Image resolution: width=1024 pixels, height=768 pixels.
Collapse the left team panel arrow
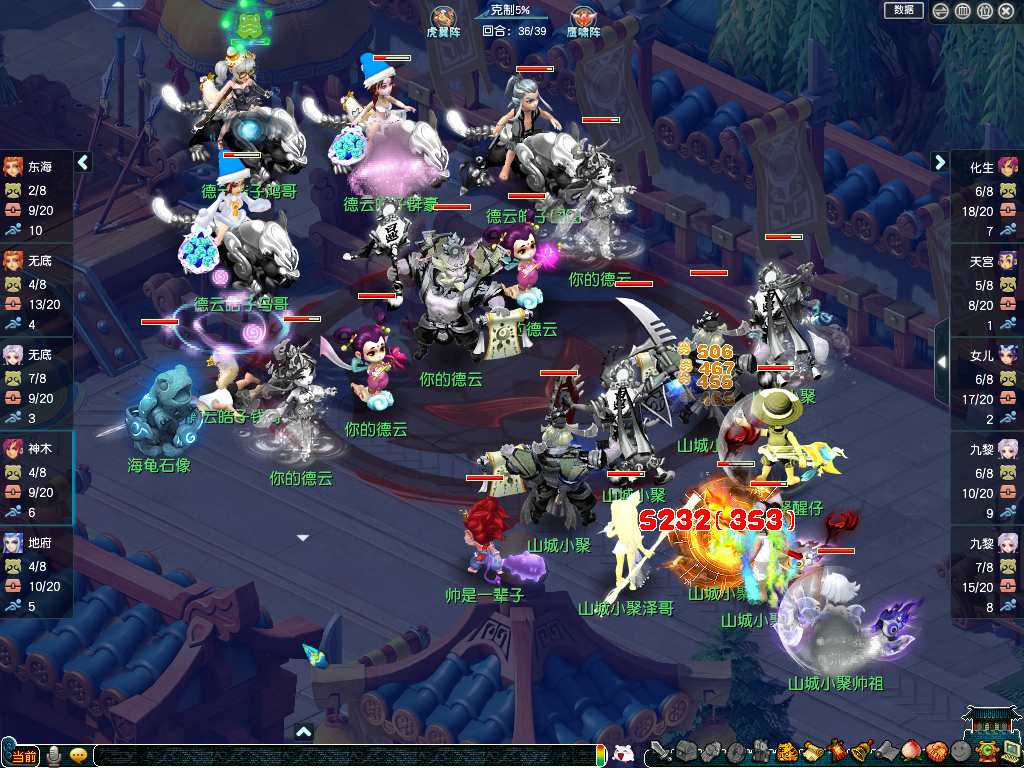pyautogui.click(x=83, y=162)
